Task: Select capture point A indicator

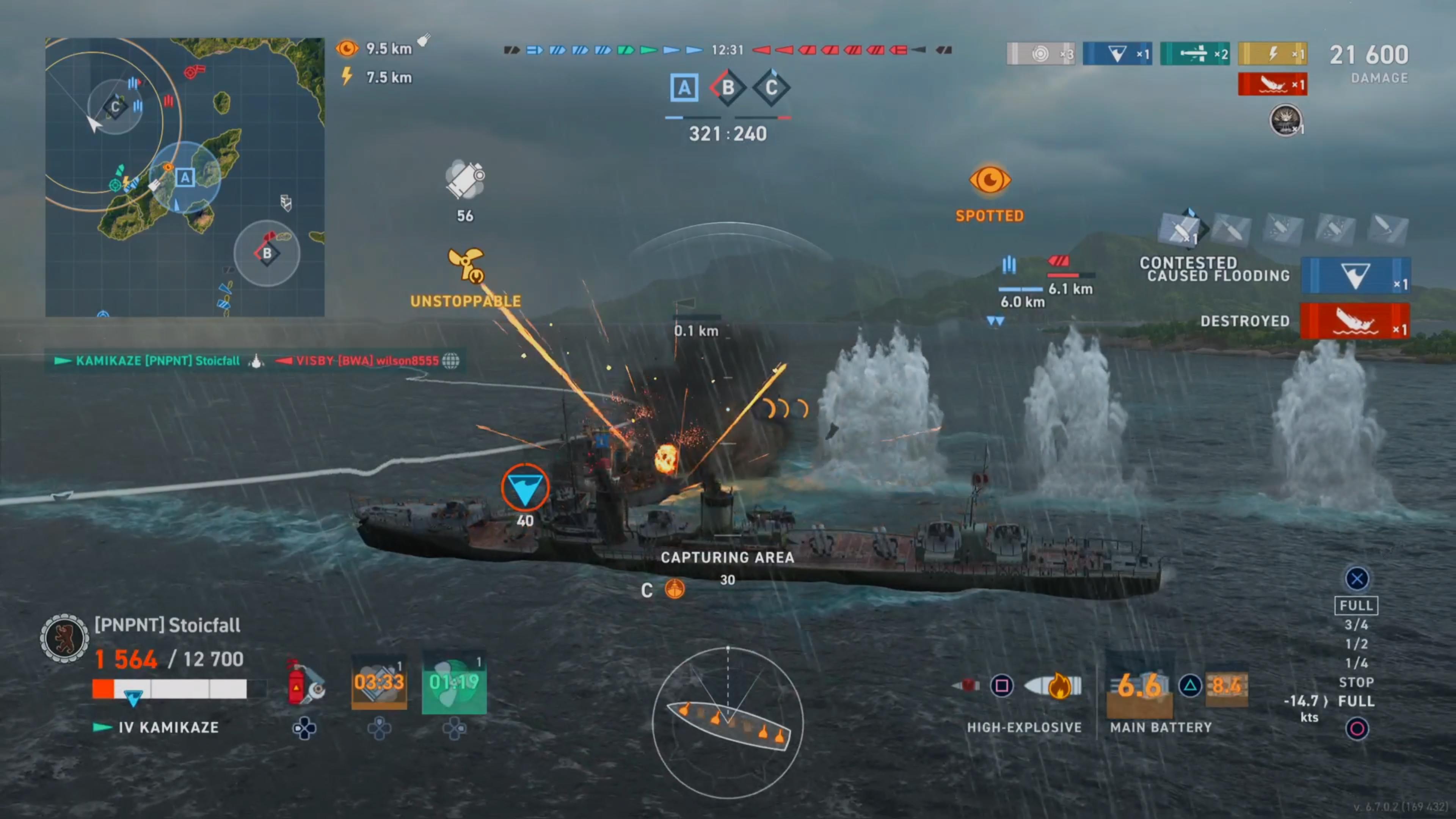Action: point(684,88)
